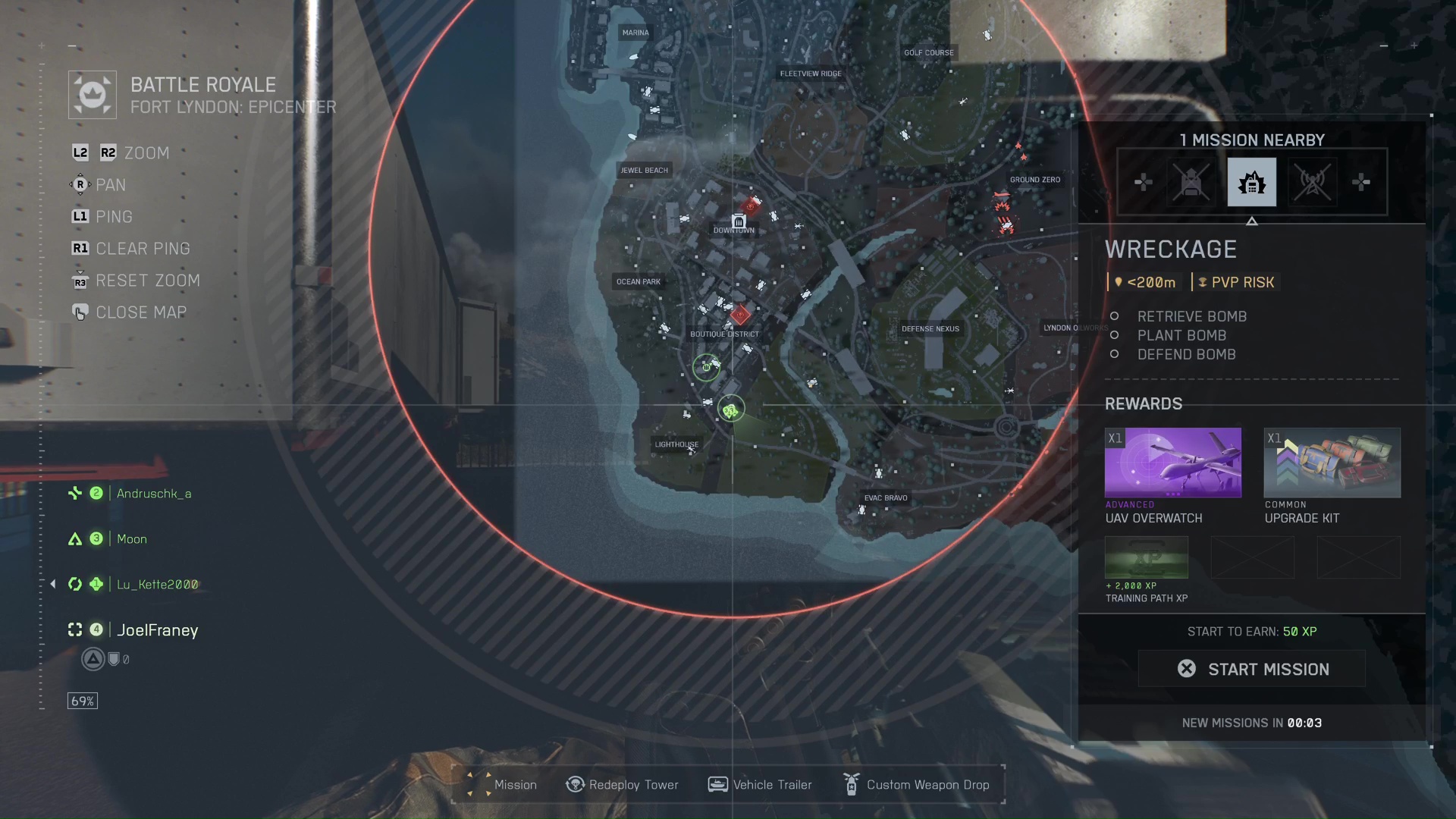The height and width of the screenshot is (819, 1456).
Task: Click the shield icon under JoelFraney
Action: click(115, 659)
